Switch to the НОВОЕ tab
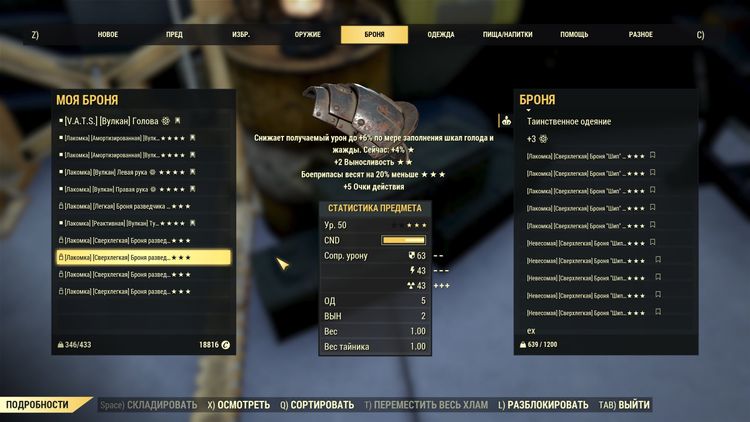 (x=107, y=35)
